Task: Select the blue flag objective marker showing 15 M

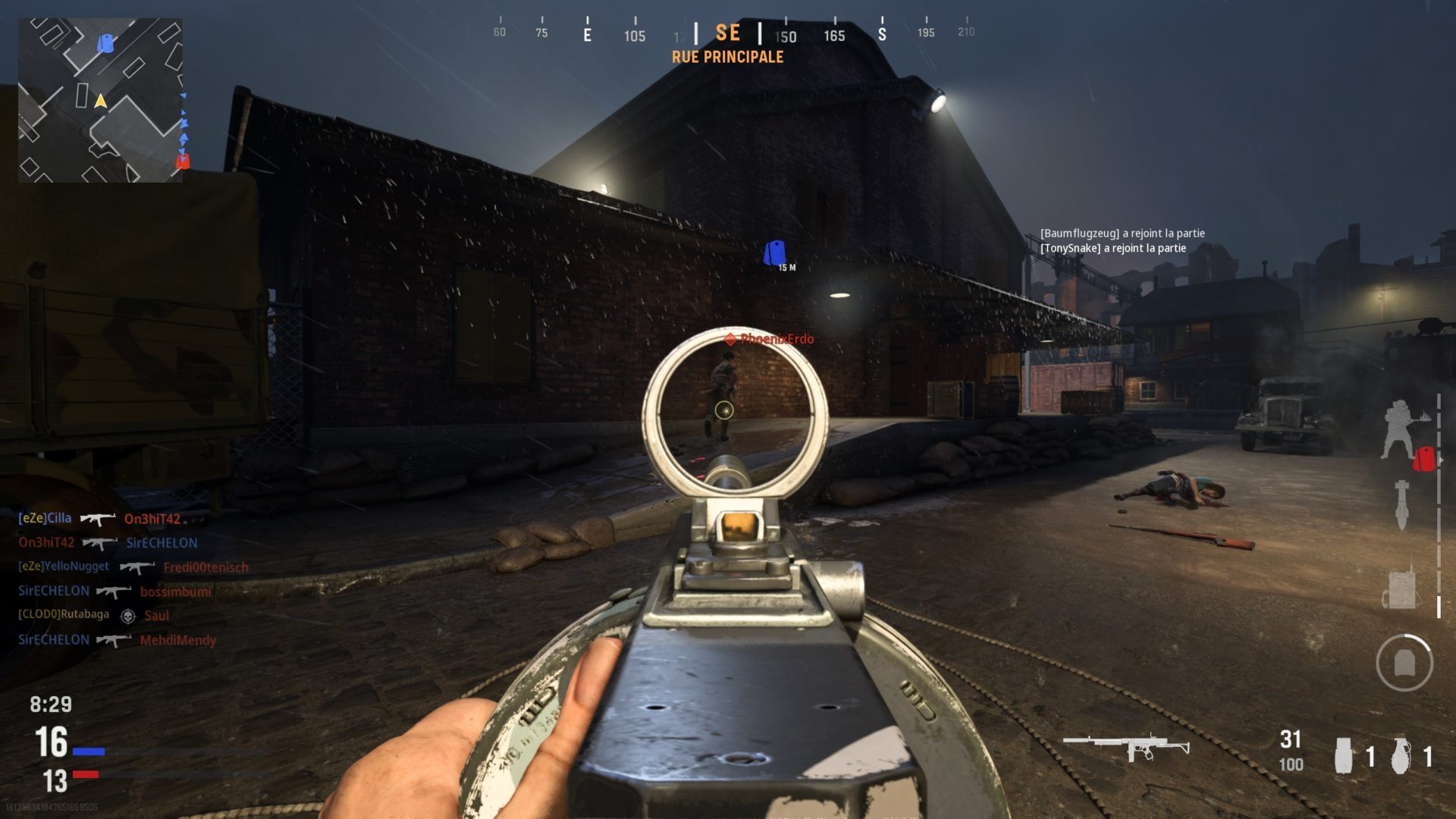Action: [774, 253]
